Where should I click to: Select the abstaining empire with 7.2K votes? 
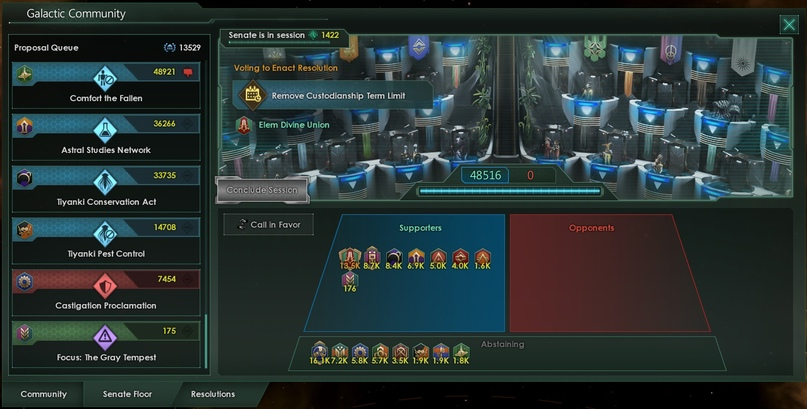point(341,351)
